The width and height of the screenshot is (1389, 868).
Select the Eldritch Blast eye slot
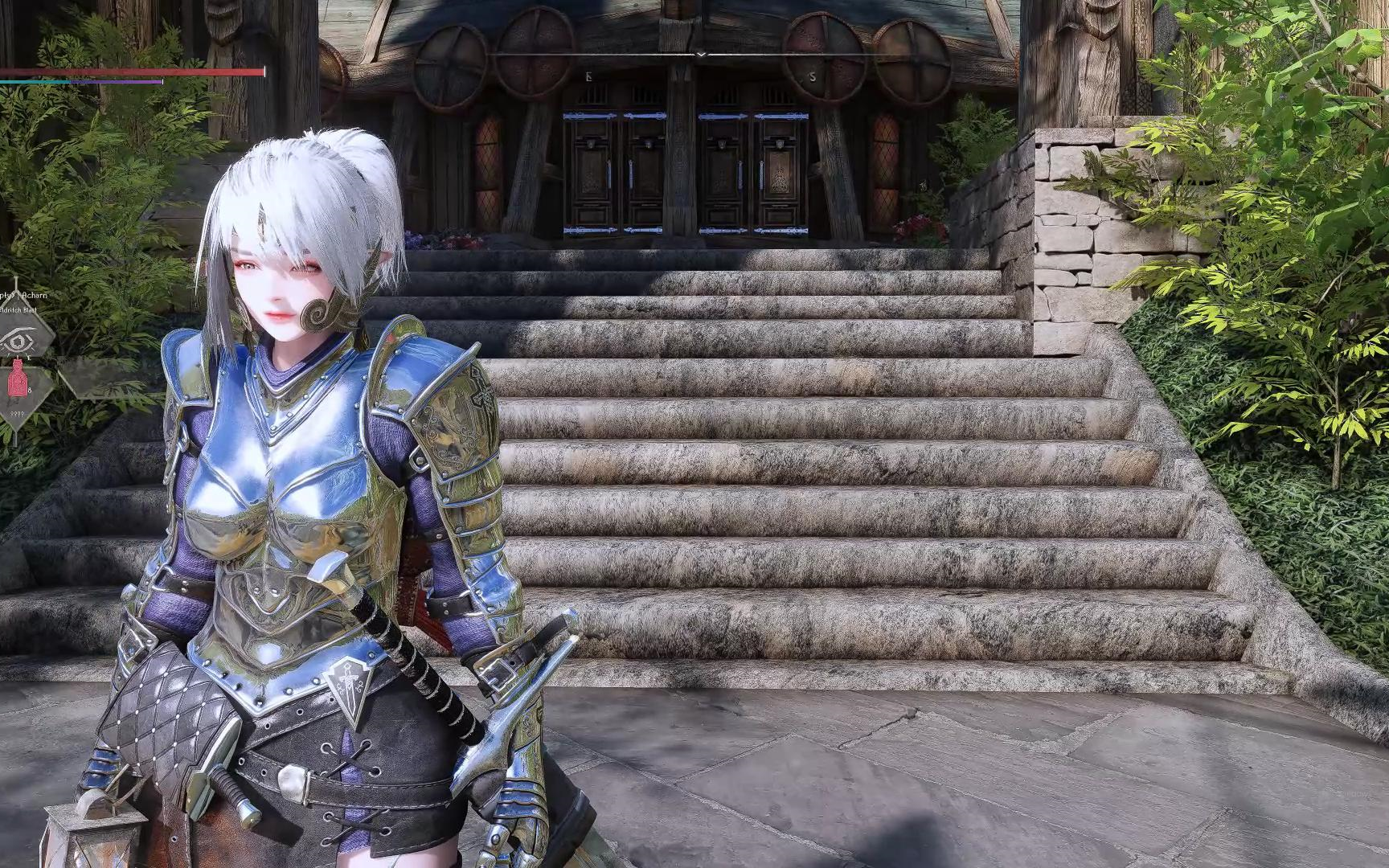[x=18, y=341]
